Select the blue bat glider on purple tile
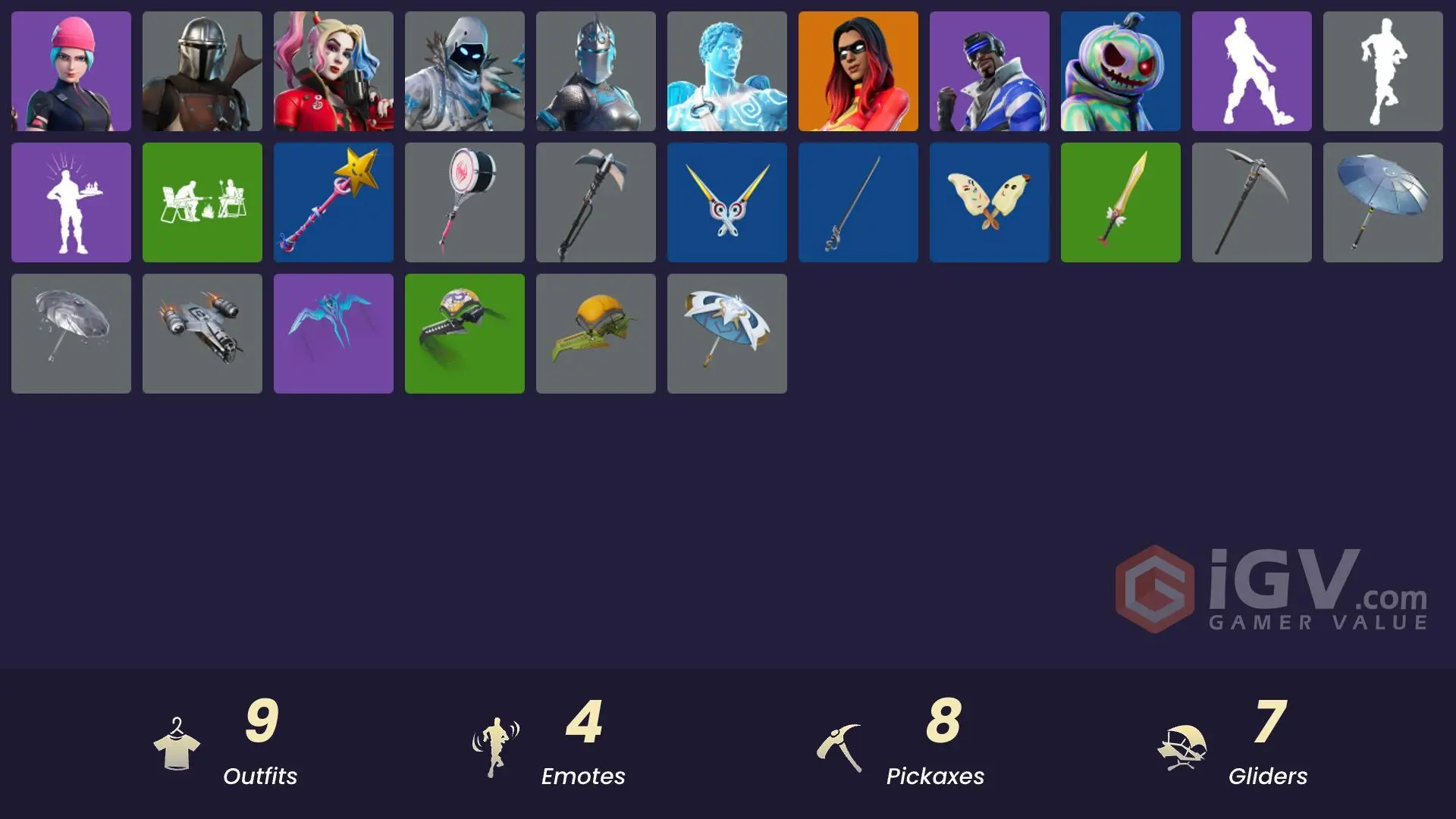The image size is (1456, 819). 333,333
